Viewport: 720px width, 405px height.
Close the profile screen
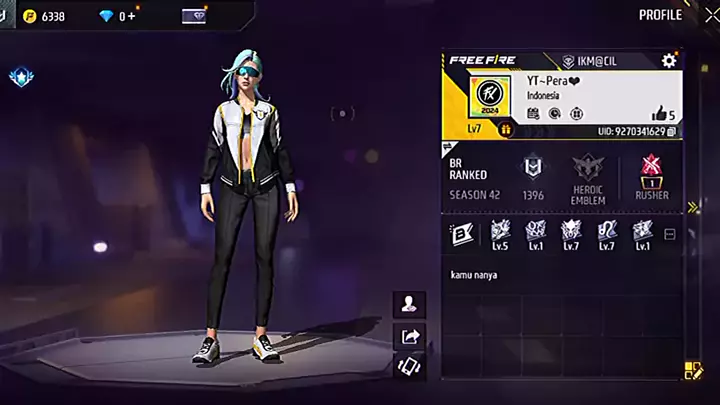(711, 15)
